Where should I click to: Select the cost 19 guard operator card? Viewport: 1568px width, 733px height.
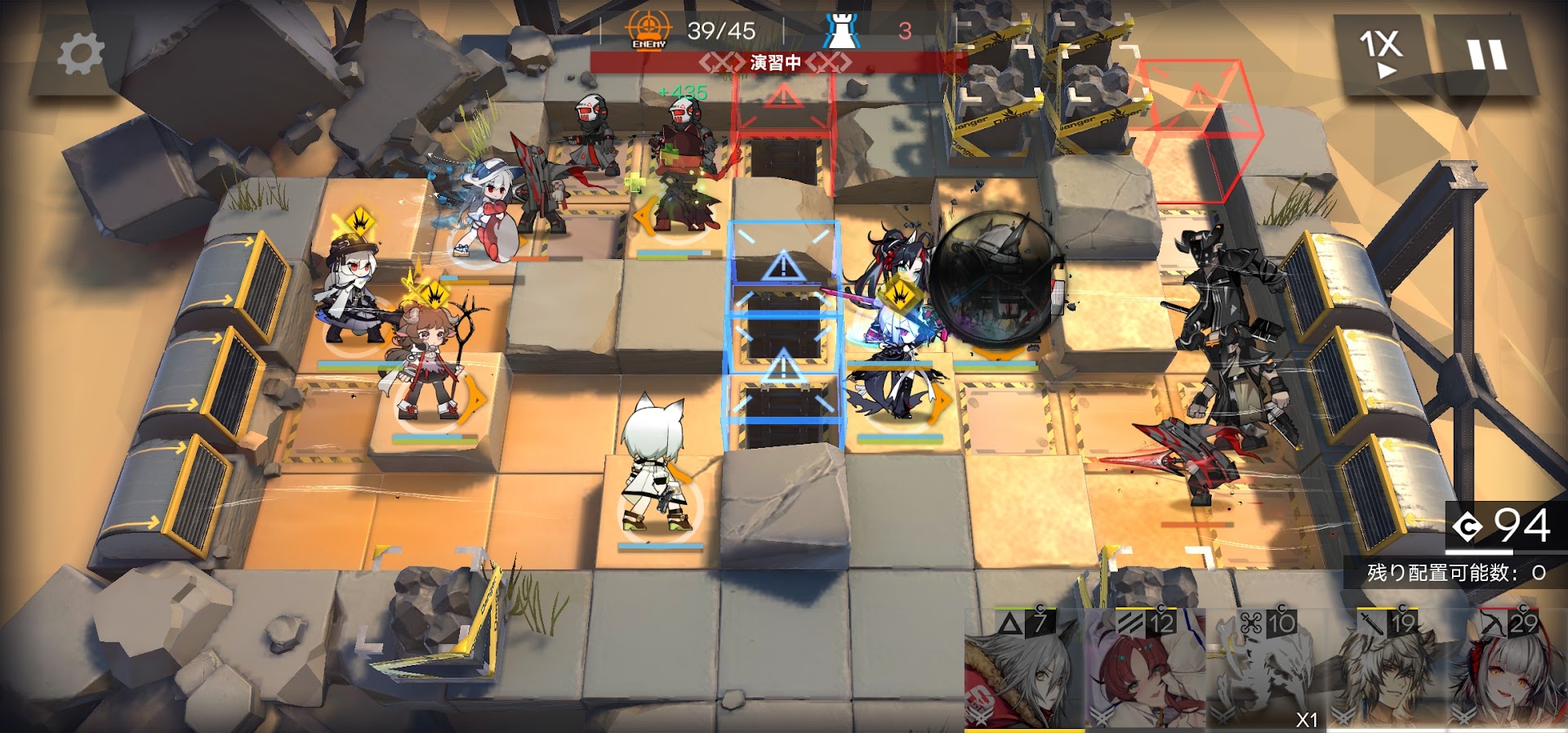(x=1387, y=668)
